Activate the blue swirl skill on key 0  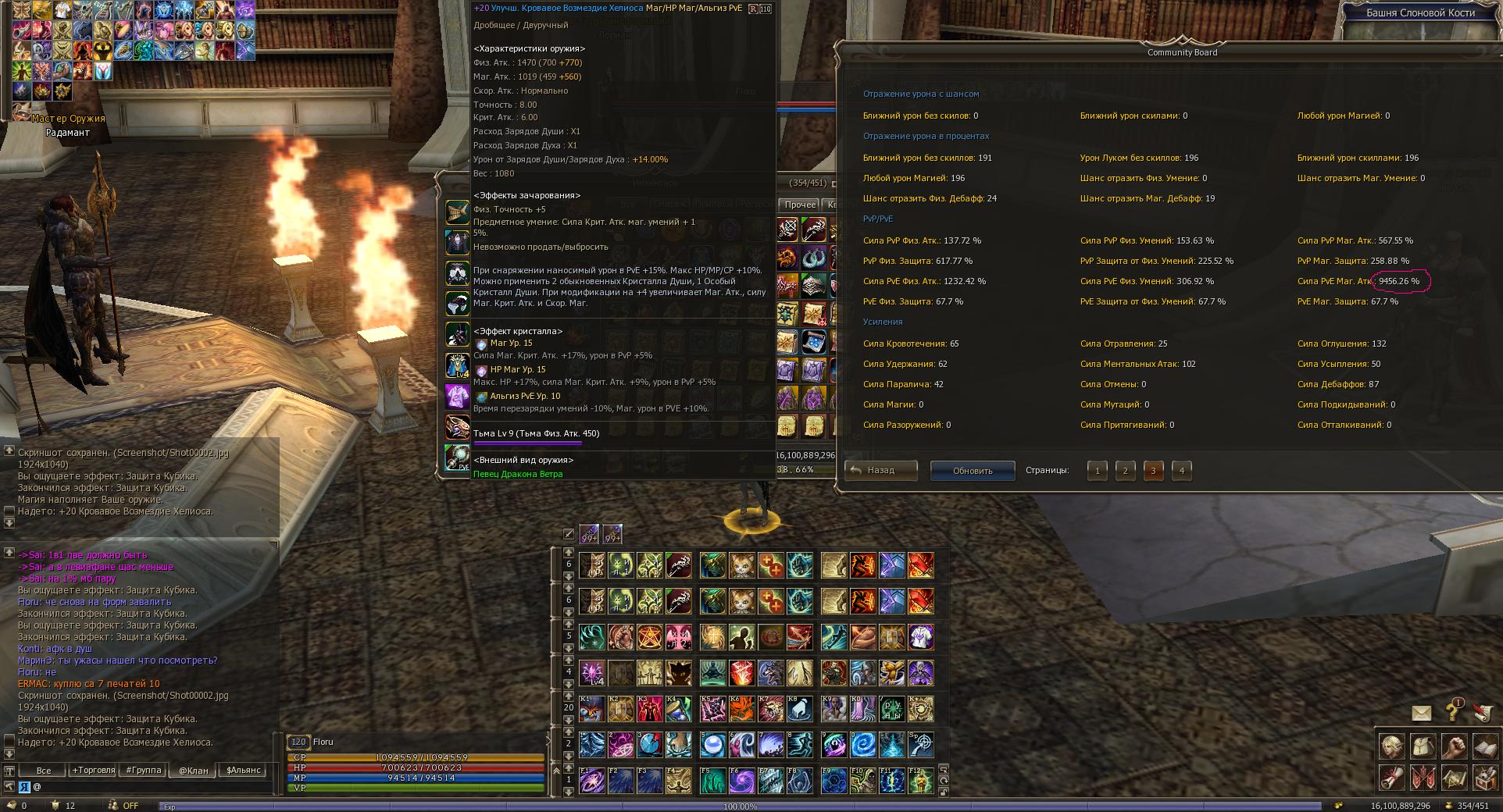point(863,744)
